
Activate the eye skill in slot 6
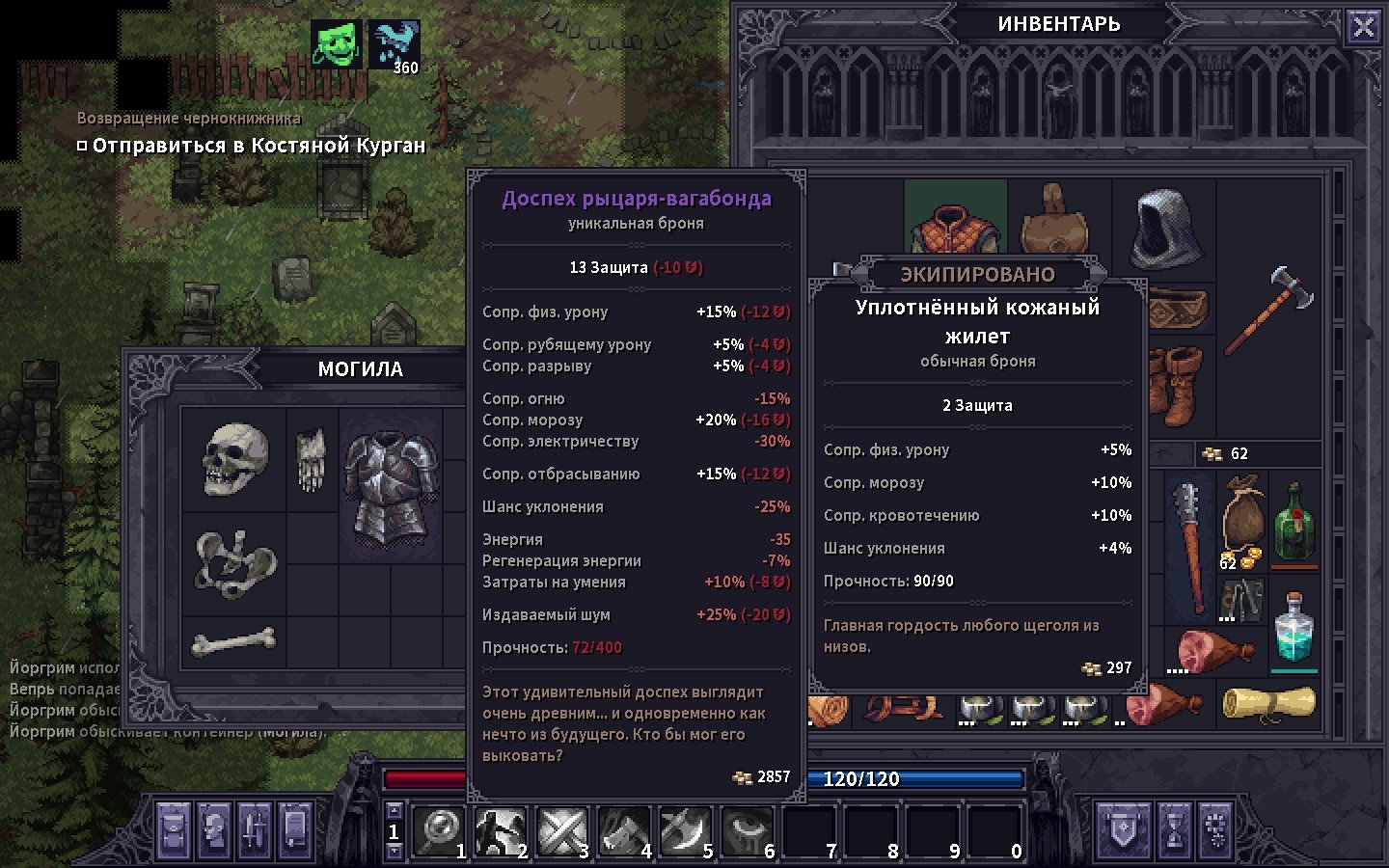click(x=748, y=830)
